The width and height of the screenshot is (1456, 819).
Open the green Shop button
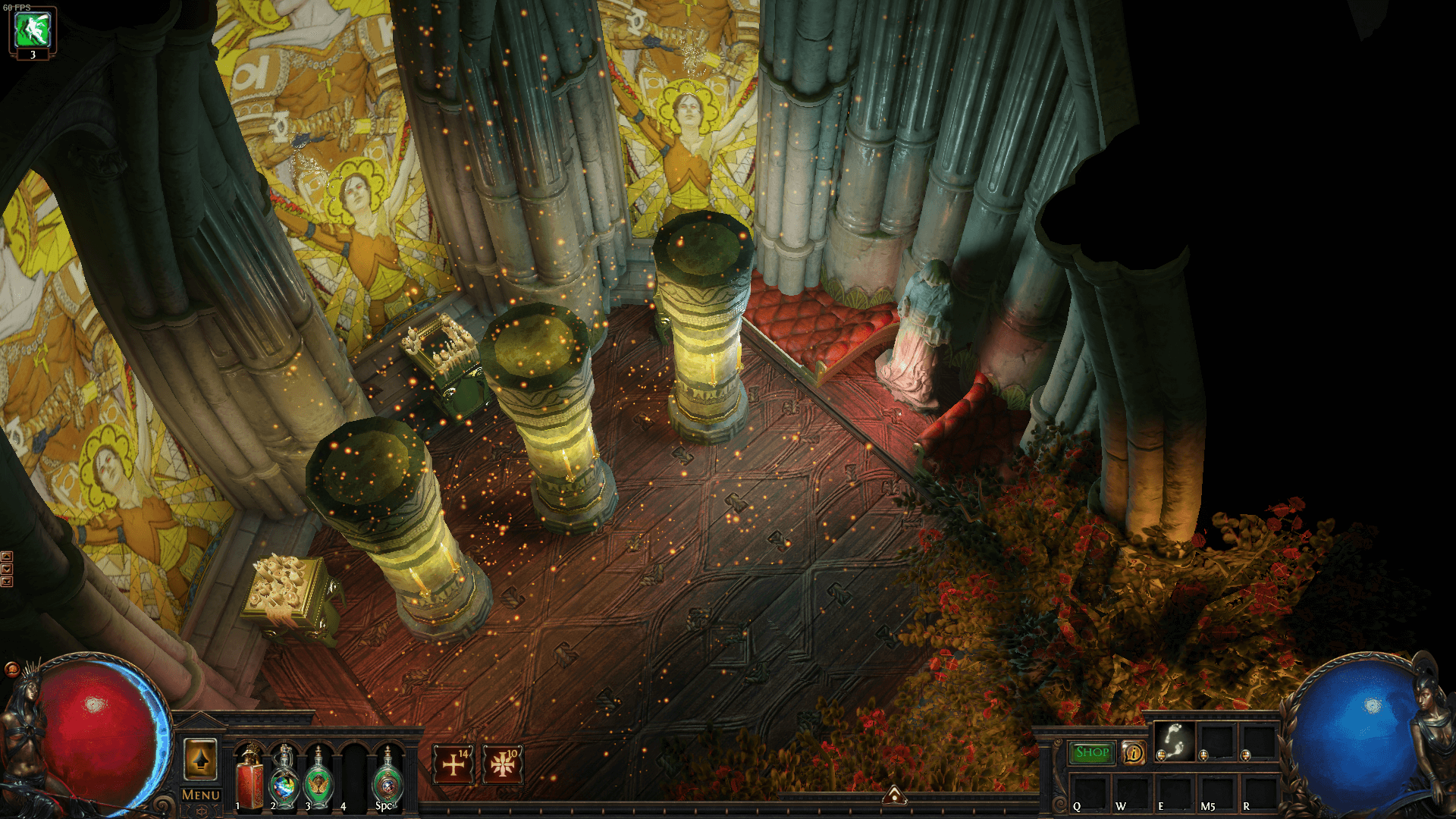pos(1092,752)
